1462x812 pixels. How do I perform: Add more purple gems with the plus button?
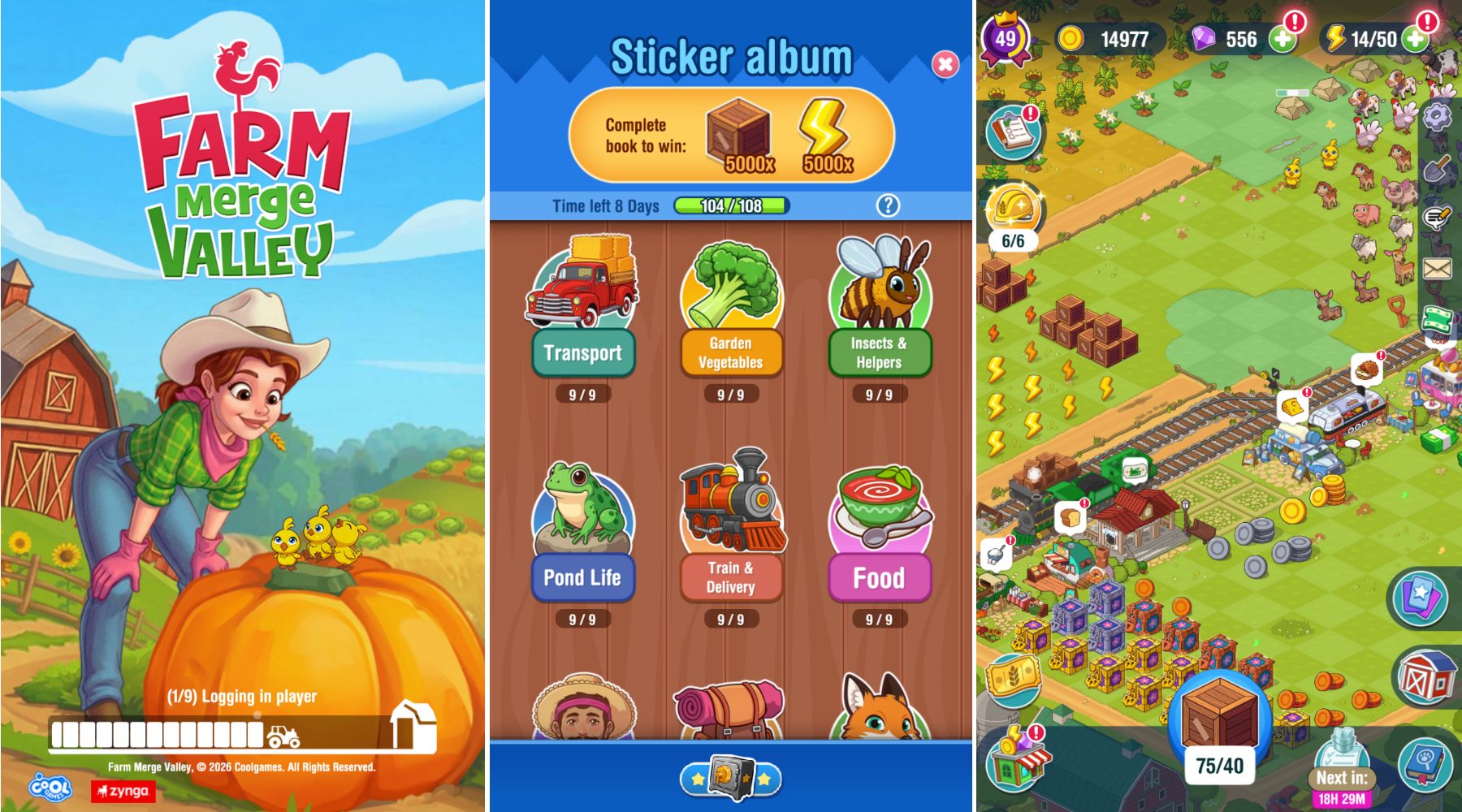pyautogui.click(x=1282, y=39)
